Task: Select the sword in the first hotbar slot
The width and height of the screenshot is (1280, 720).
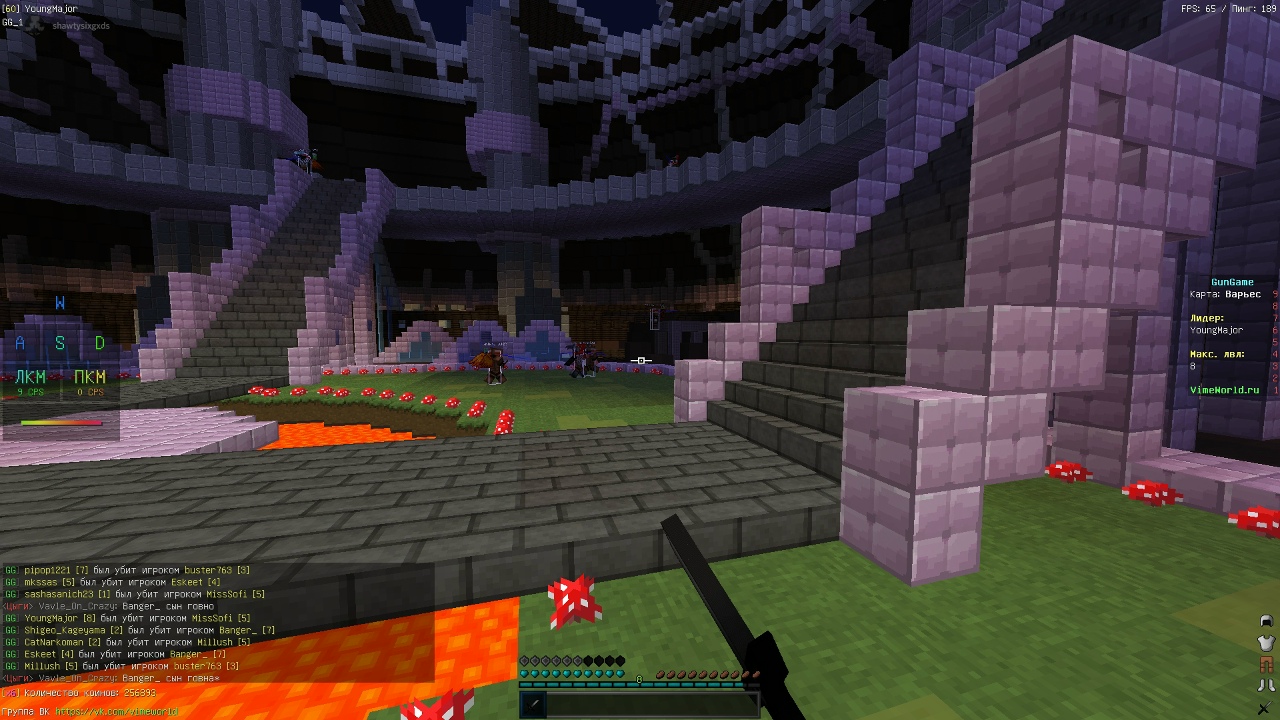Action: [533, 704]
